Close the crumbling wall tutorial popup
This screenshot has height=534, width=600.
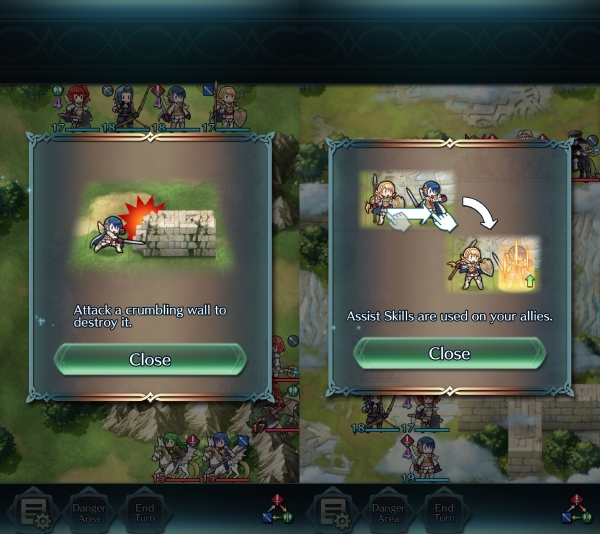[x=150, y=359]
